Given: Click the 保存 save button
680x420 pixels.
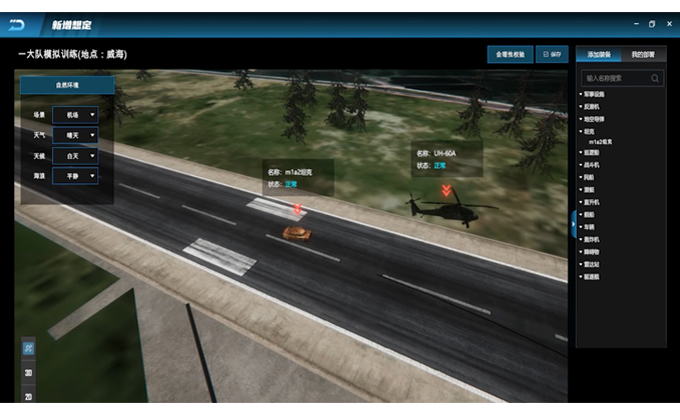Looking at the screenshot, I should click(x=552, y=54).
